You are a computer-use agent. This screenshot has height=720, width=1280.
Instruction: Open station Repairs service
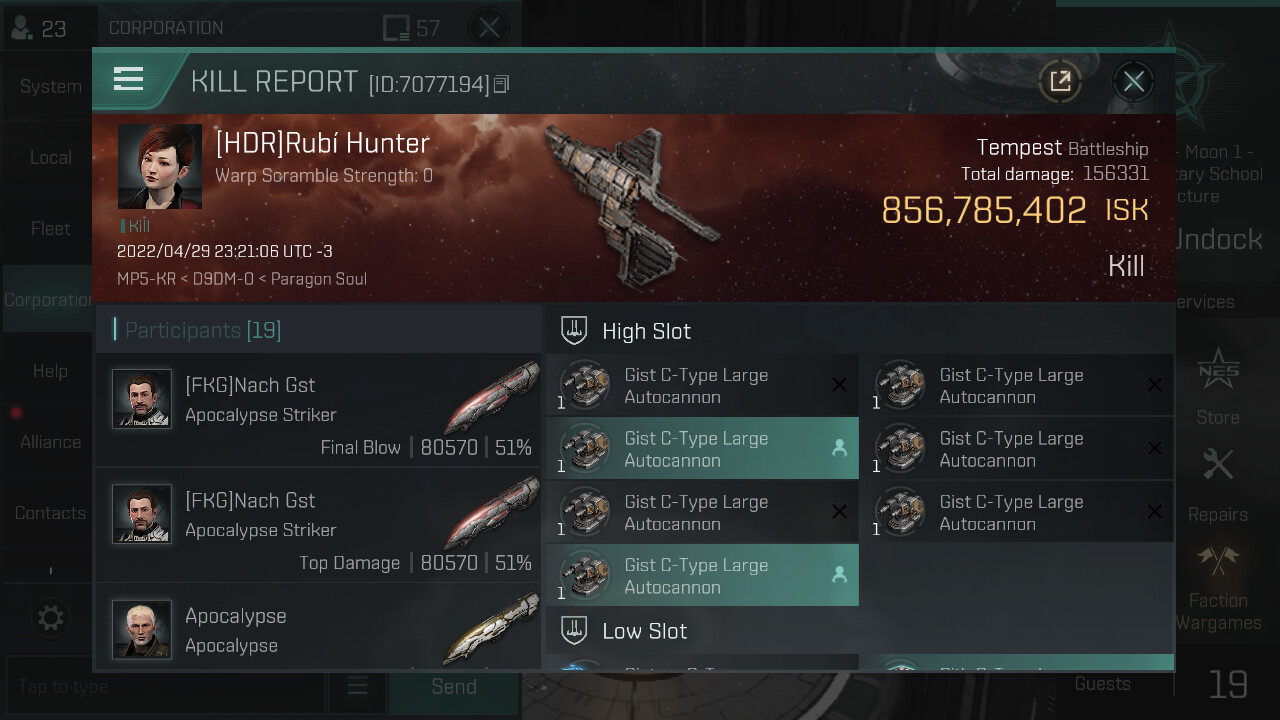coord(1217,485)
